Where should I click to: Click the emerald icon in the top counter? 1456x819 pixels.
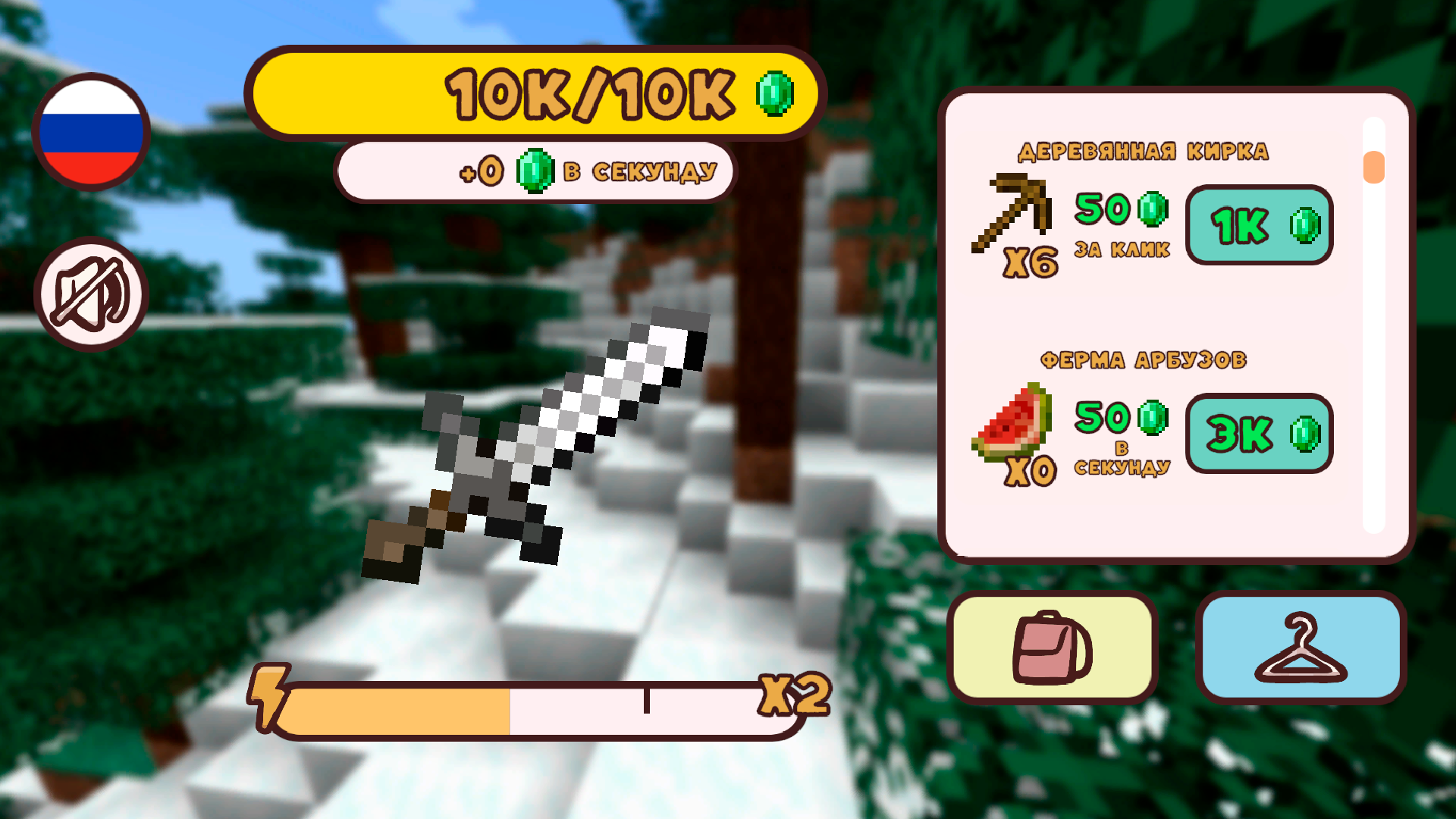(x=773, y=95)
